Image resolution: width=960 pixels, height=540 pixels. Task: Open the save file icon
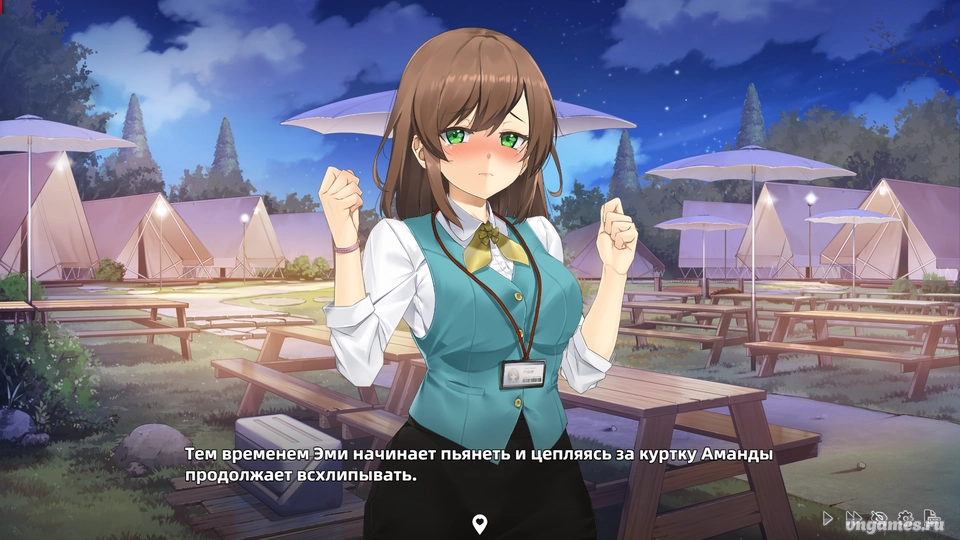(x=931, y=516)
